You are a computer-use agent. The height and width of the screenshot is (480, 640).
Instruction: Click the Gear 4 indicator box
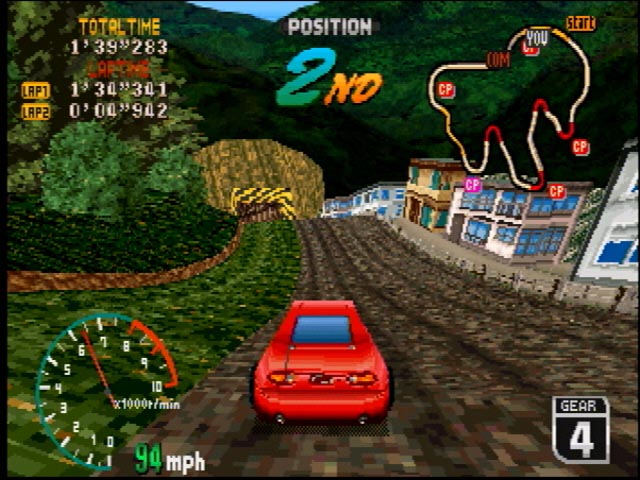pos(580,429)
